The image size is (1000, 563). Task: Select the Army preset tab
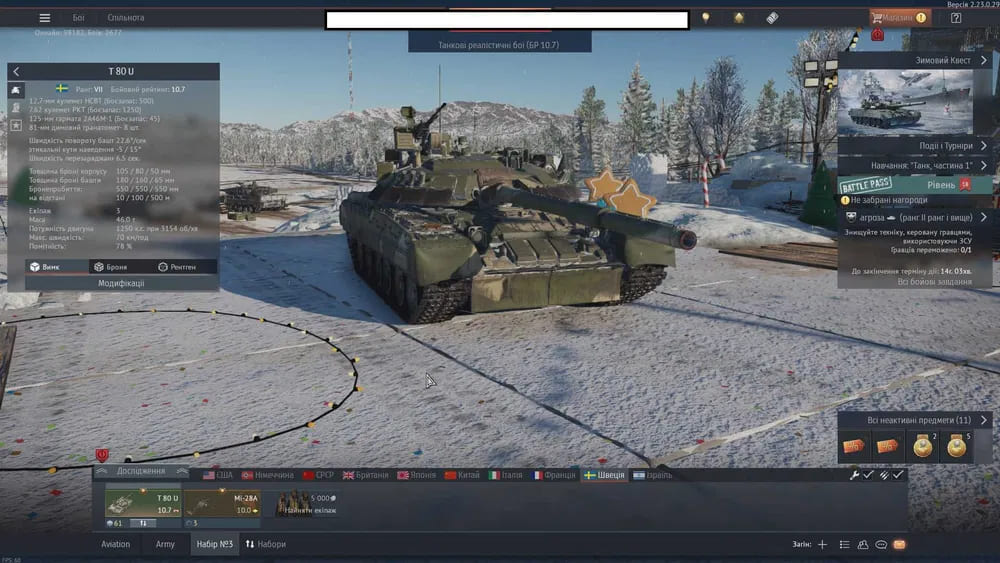[165, 544]
